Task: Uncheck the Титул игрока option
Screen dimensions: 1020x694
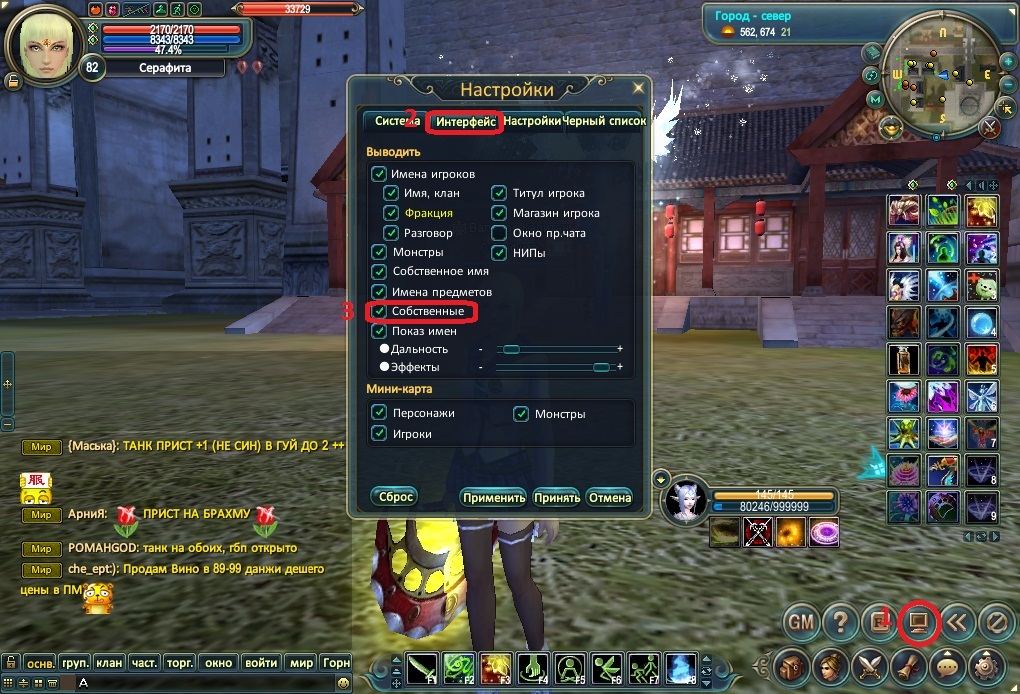Action: click(499, 193)
